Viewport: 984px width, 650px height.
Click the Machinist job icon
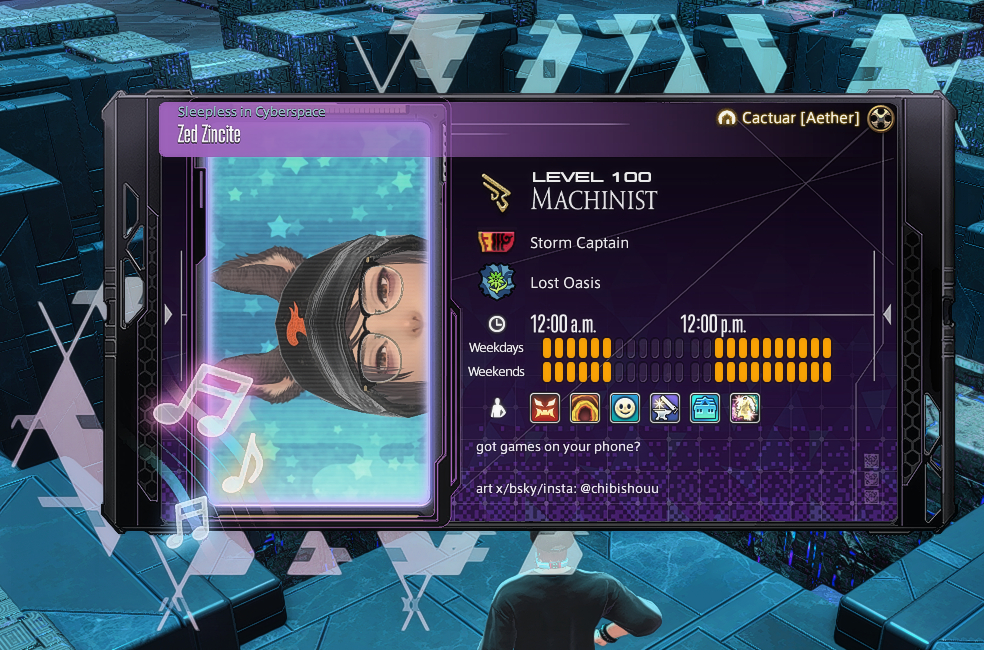(496, 192)
